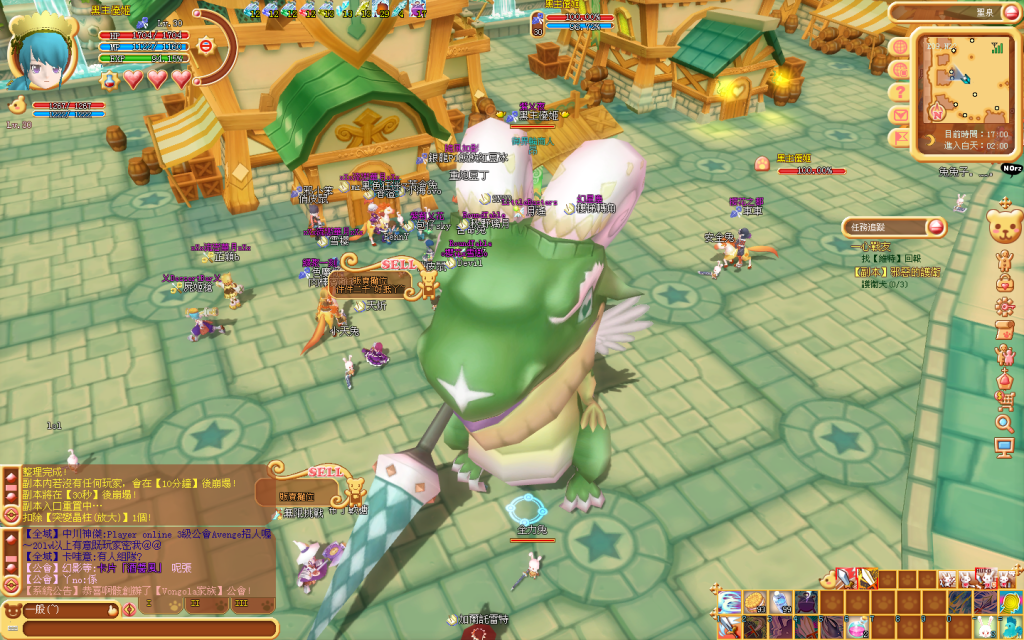Use the cookie item with 99 stack
1024x640 pixels.
pyautogui.click(x=755, y=602)
